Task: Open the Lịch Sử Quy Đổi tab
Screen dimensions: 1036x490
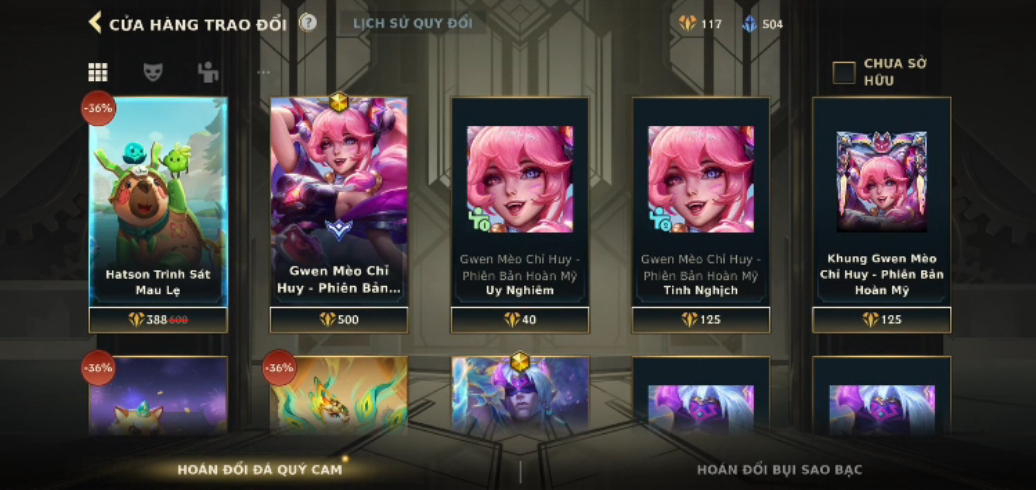Action: coord(413,23)
